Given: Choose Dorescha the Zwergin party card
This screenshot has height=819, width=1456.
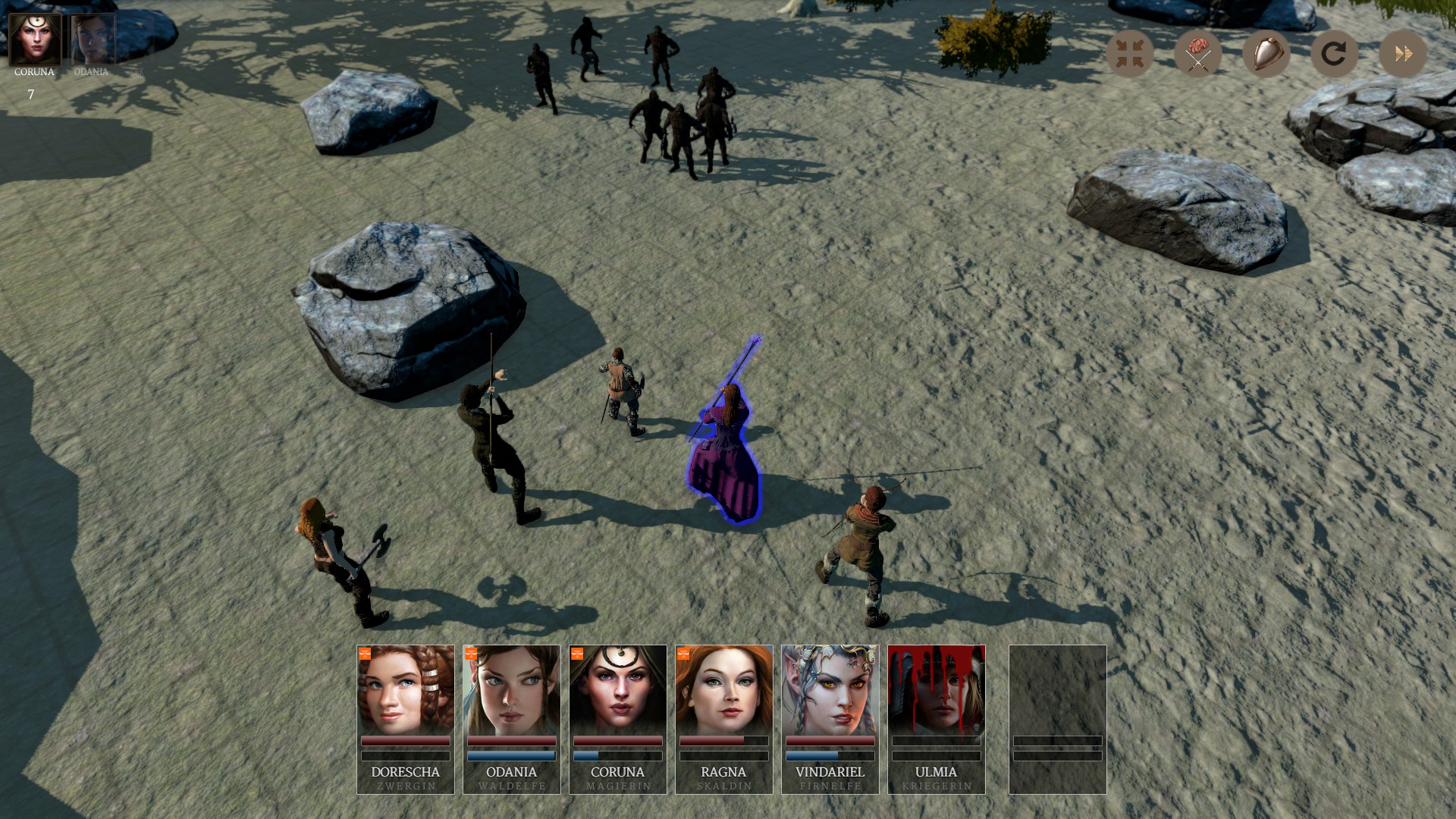Looking at the screenshot, I should 406,718.
